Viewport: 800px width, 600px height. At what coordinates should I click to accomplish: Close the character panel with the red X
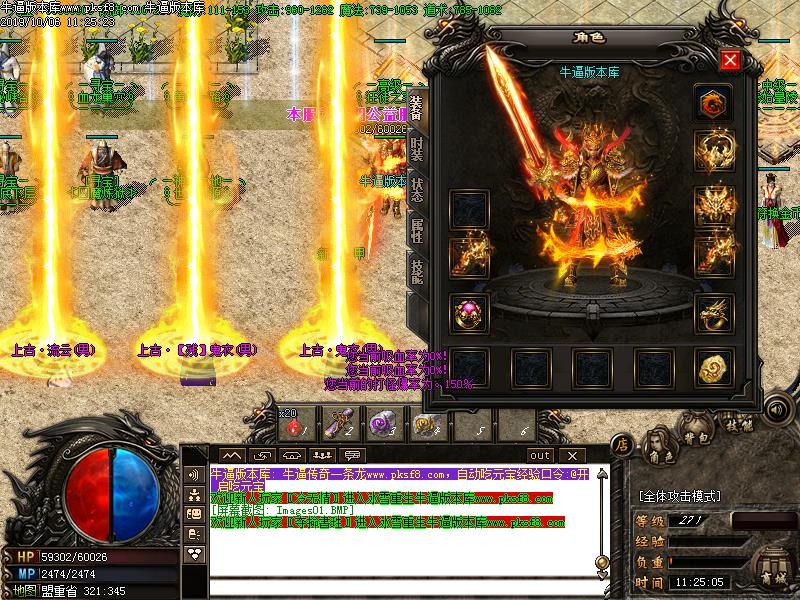tap(730, 60)
